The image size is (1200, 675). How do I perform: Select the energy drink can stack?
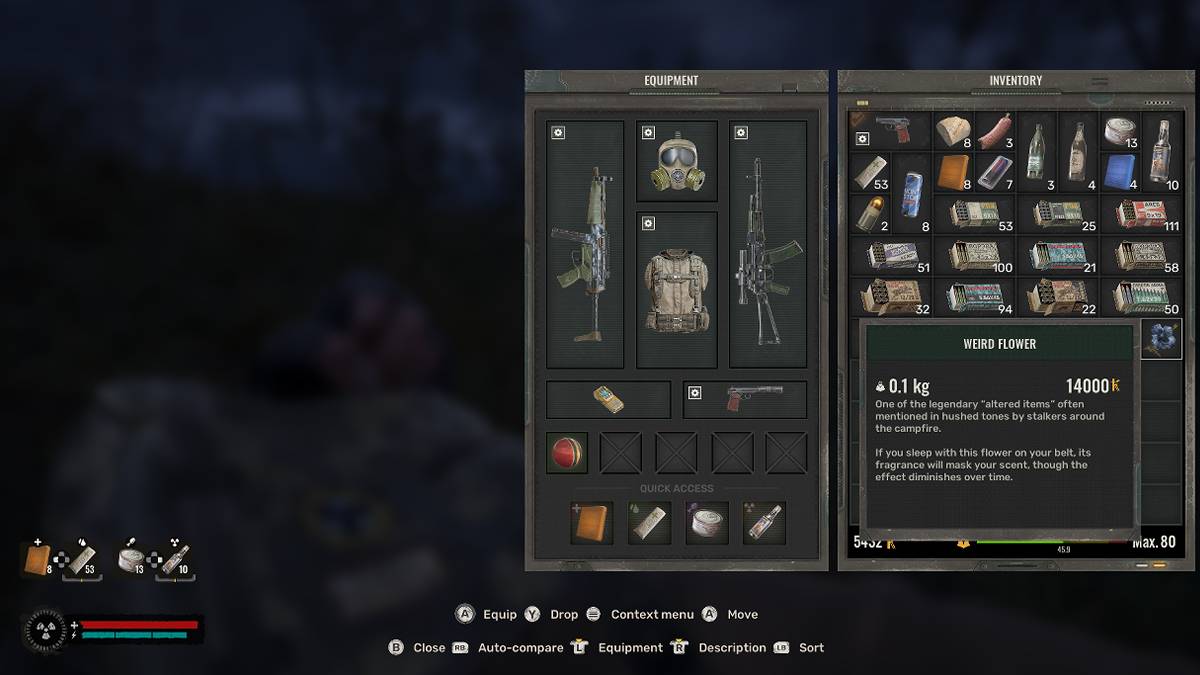point(912,192)
